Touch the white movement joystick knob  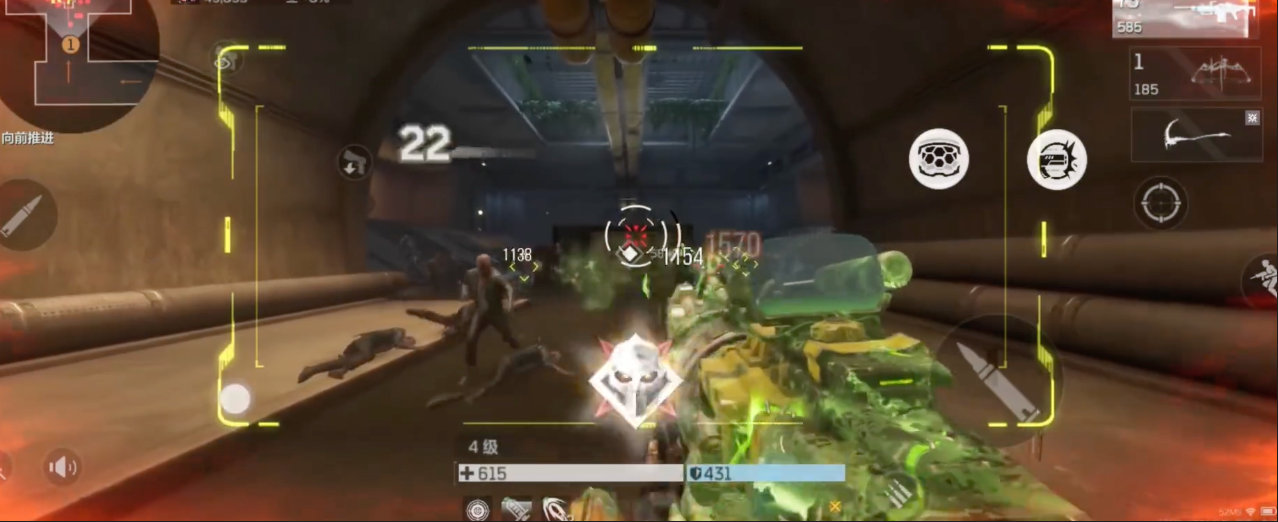pyautogui.click(x=235, y=400)
